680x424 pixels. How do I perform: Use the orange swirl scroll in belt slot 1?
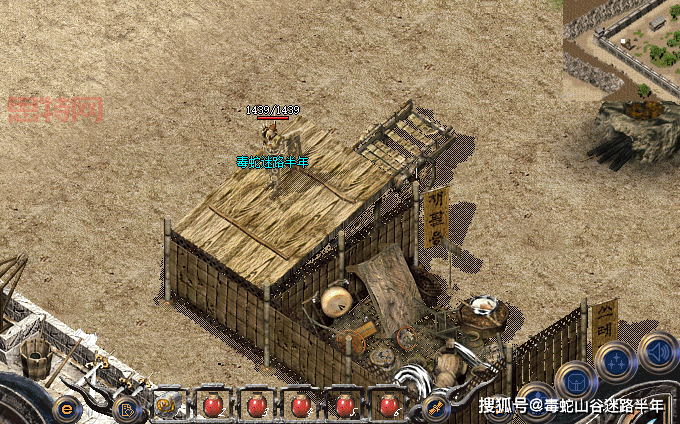[x=167, y=406]
